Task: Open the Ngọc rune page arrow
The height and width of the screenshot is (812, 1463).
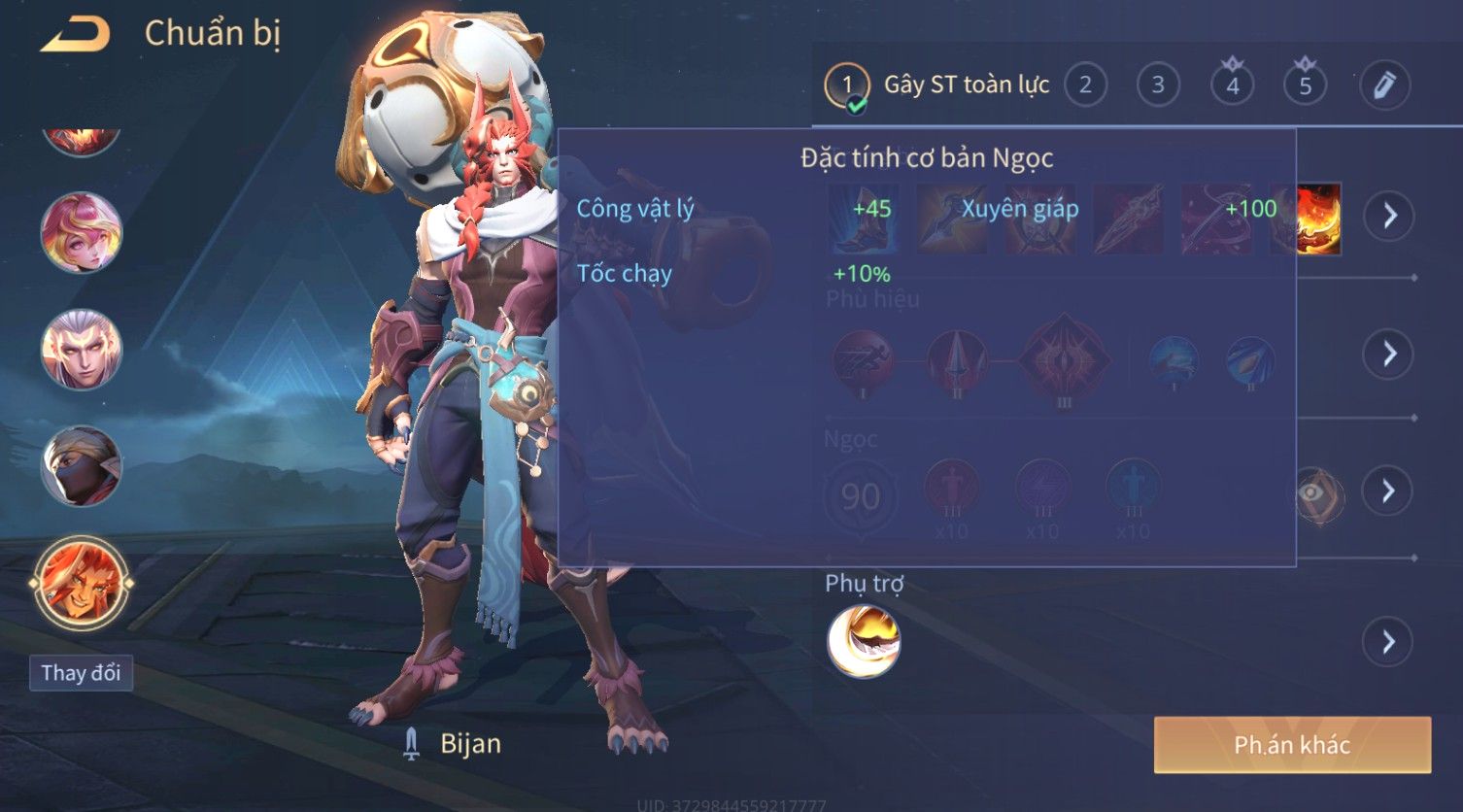Action: [1389, 491]
